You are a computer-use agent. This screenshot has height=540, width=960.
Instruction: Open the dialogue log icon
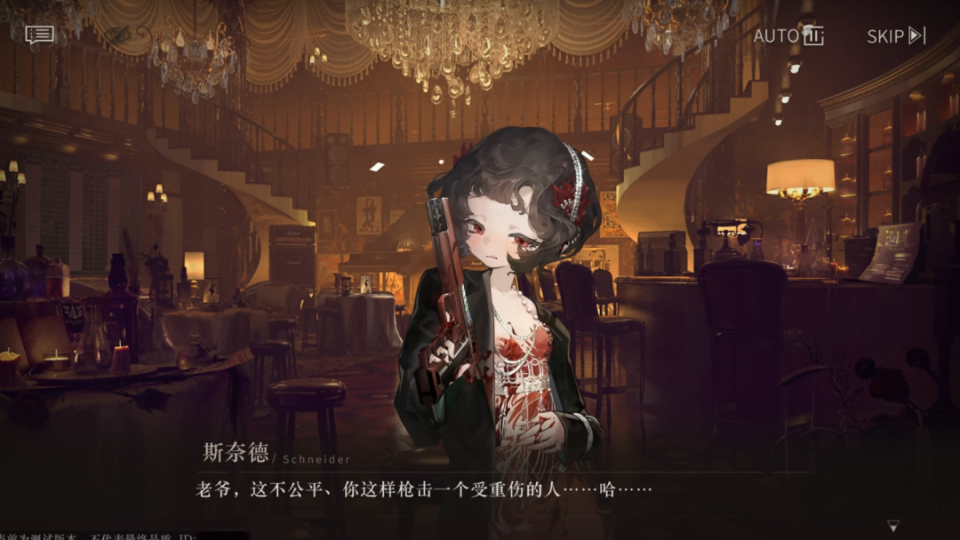click(x=40, y=36)
